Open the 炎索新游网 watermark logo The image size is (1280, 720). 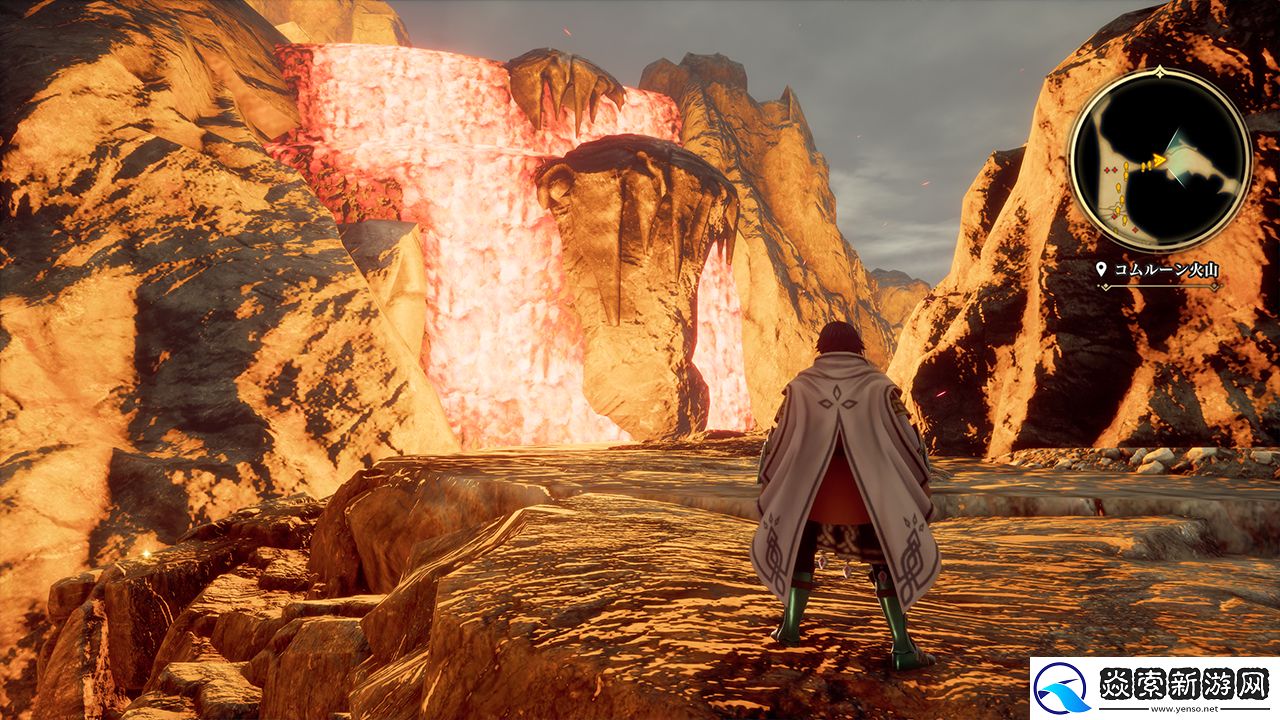1155,688
